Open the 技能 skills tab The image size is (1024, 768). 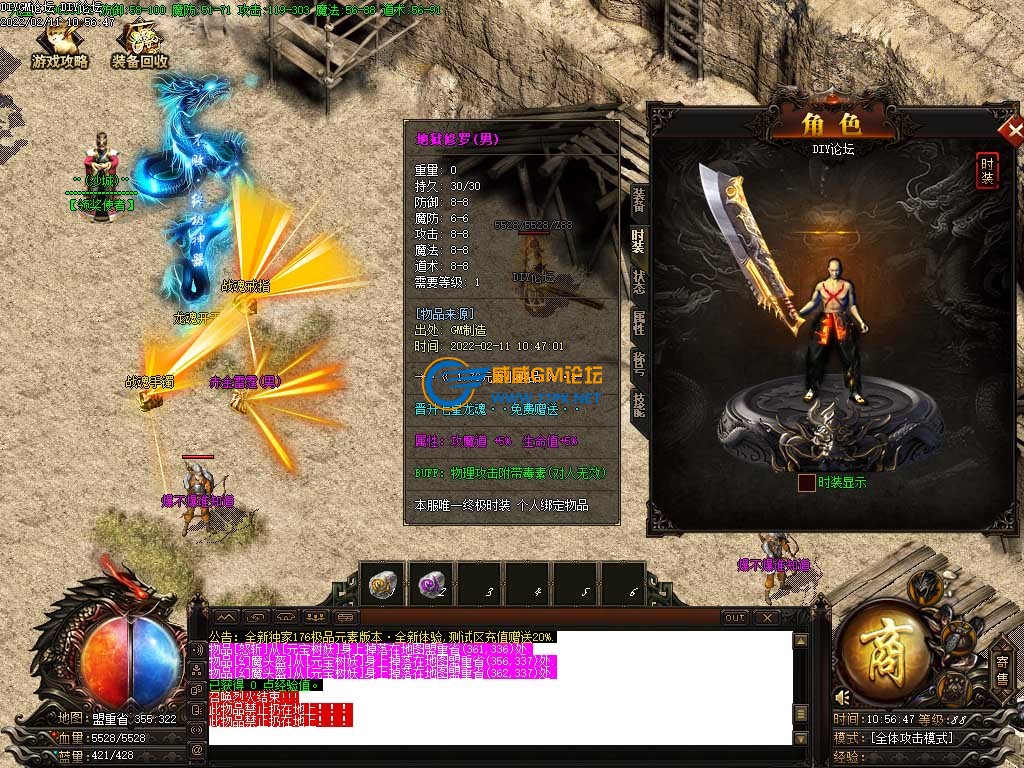638,404
